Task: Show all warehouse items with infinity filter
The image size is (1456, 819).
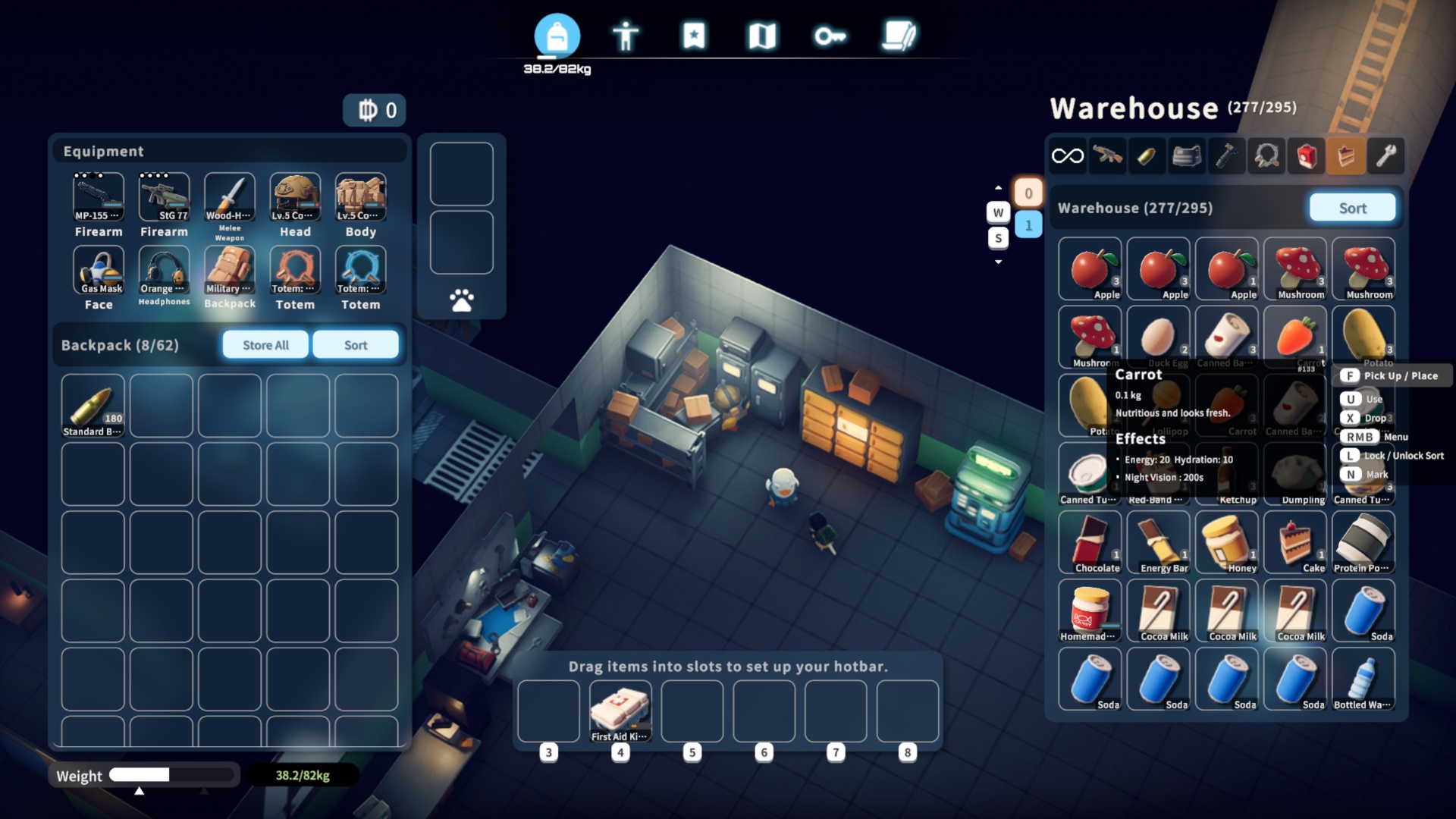Action: (x=1068, y=156)
